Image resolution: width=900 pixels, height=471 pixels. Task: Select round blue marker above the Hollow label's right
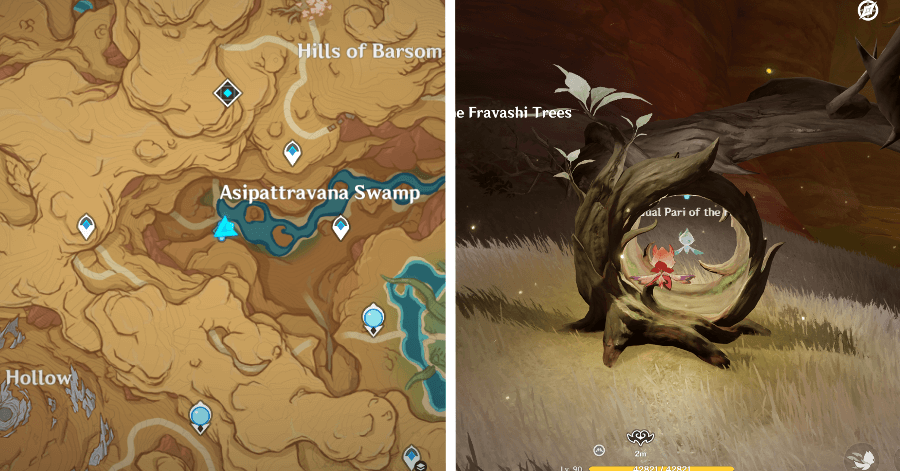(x=200, y=415)
